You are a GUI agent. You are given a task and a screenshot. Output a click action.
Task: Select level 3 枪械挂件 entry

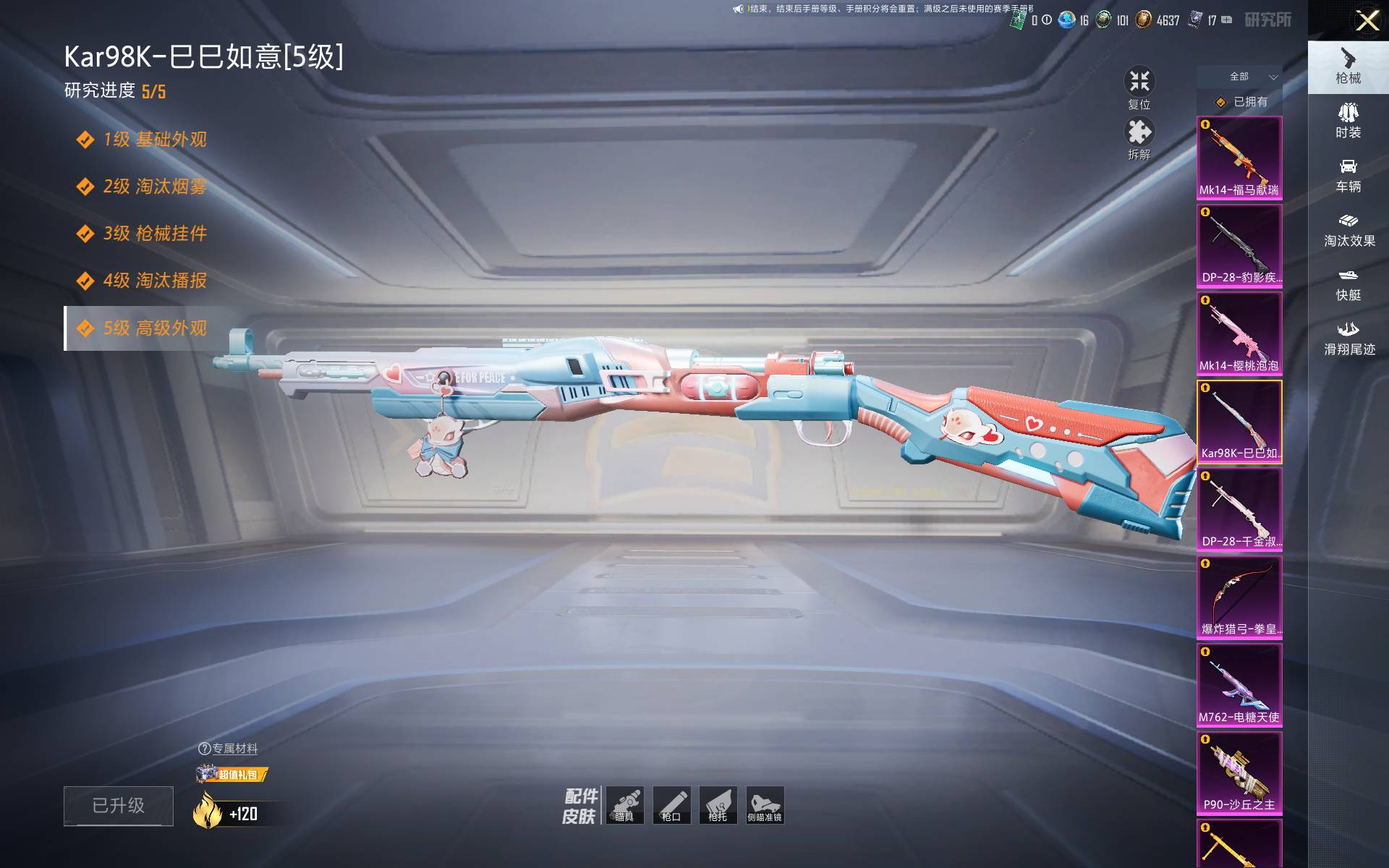click(154, 234)
